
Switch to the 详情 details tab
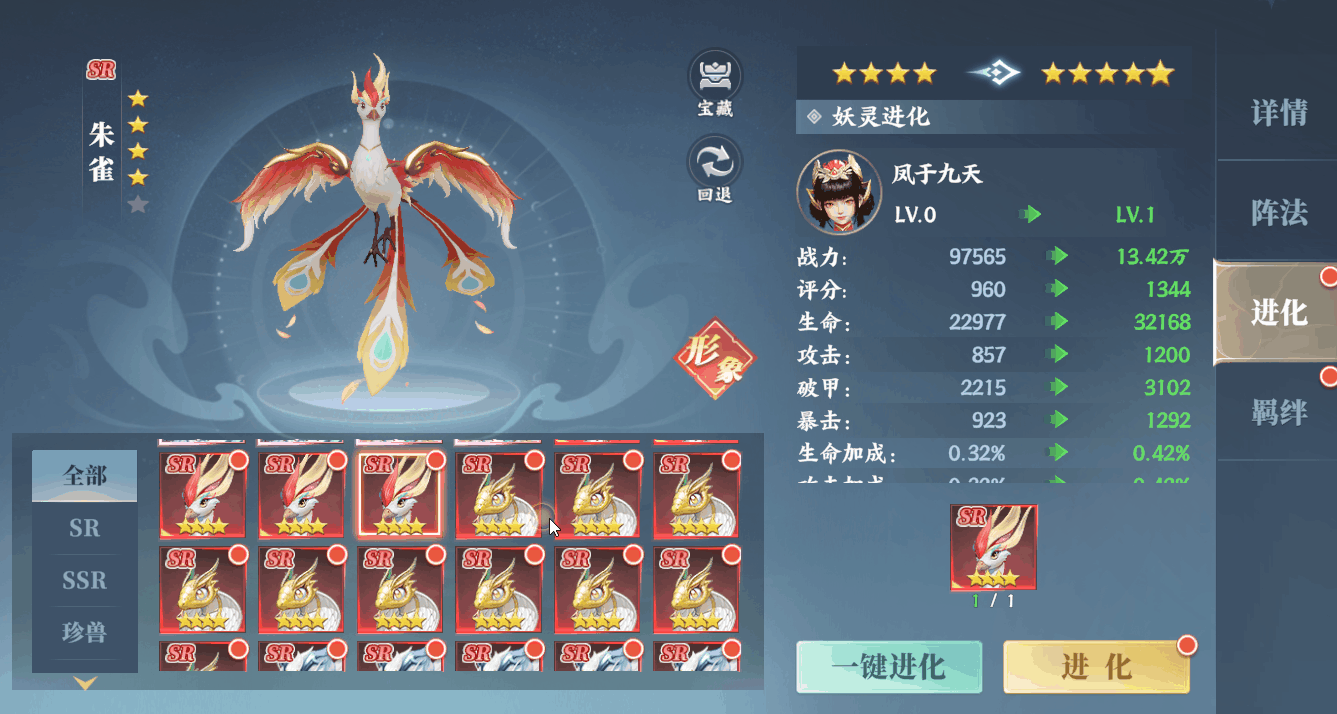(1278, 113)
